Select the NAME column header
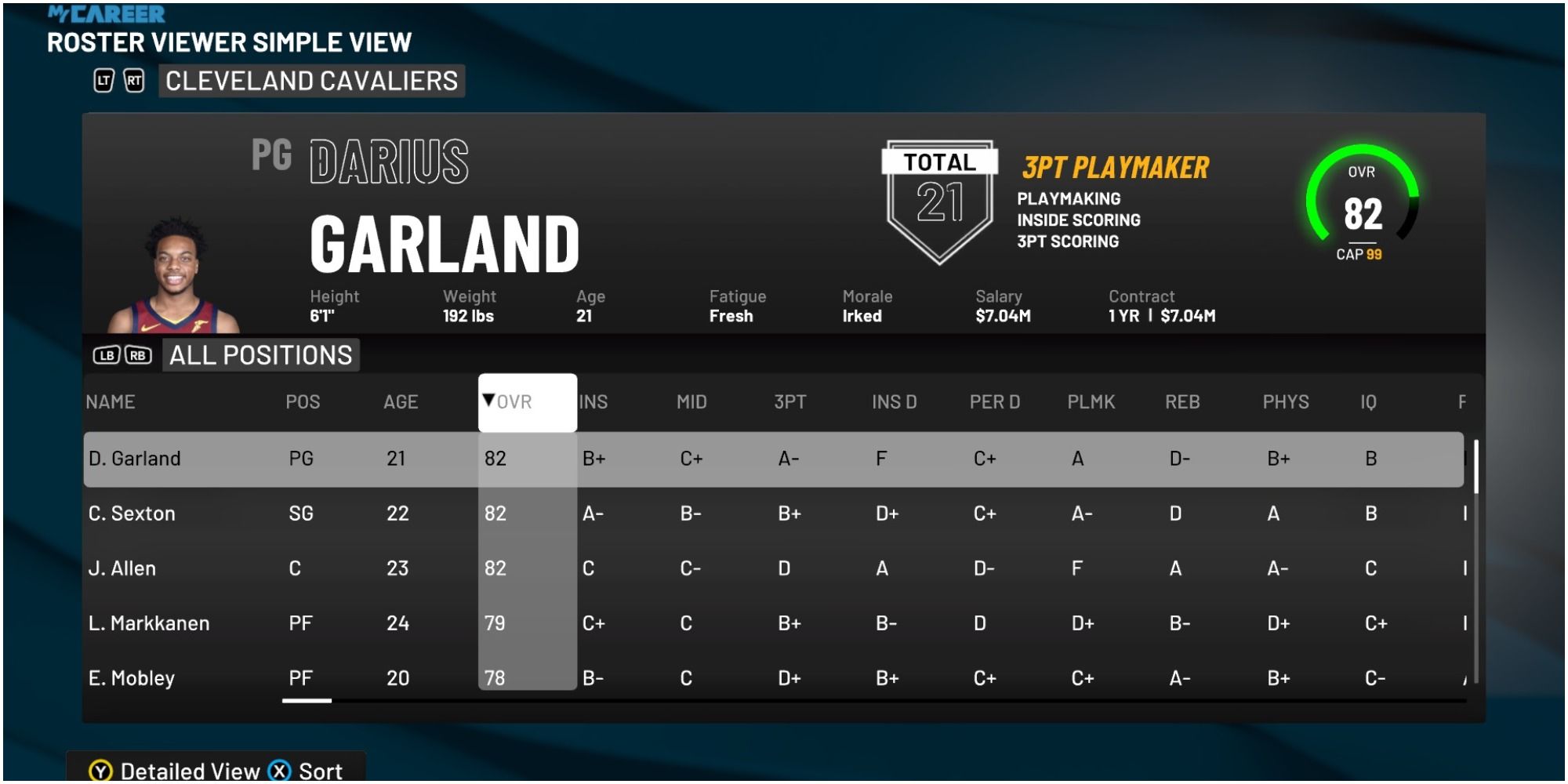Screen dimensions: 1568x784 [111, 401]
